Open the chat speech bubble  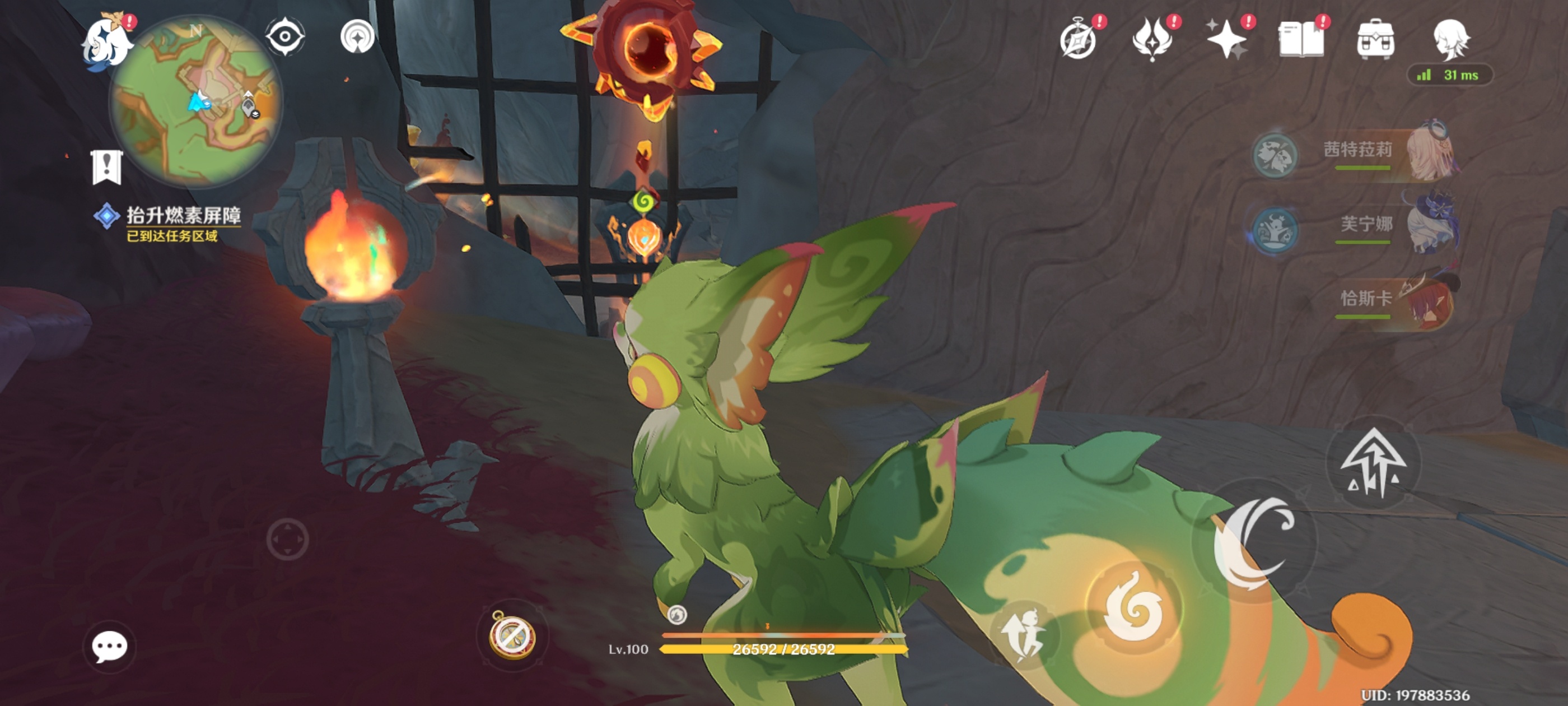point(110,646)
